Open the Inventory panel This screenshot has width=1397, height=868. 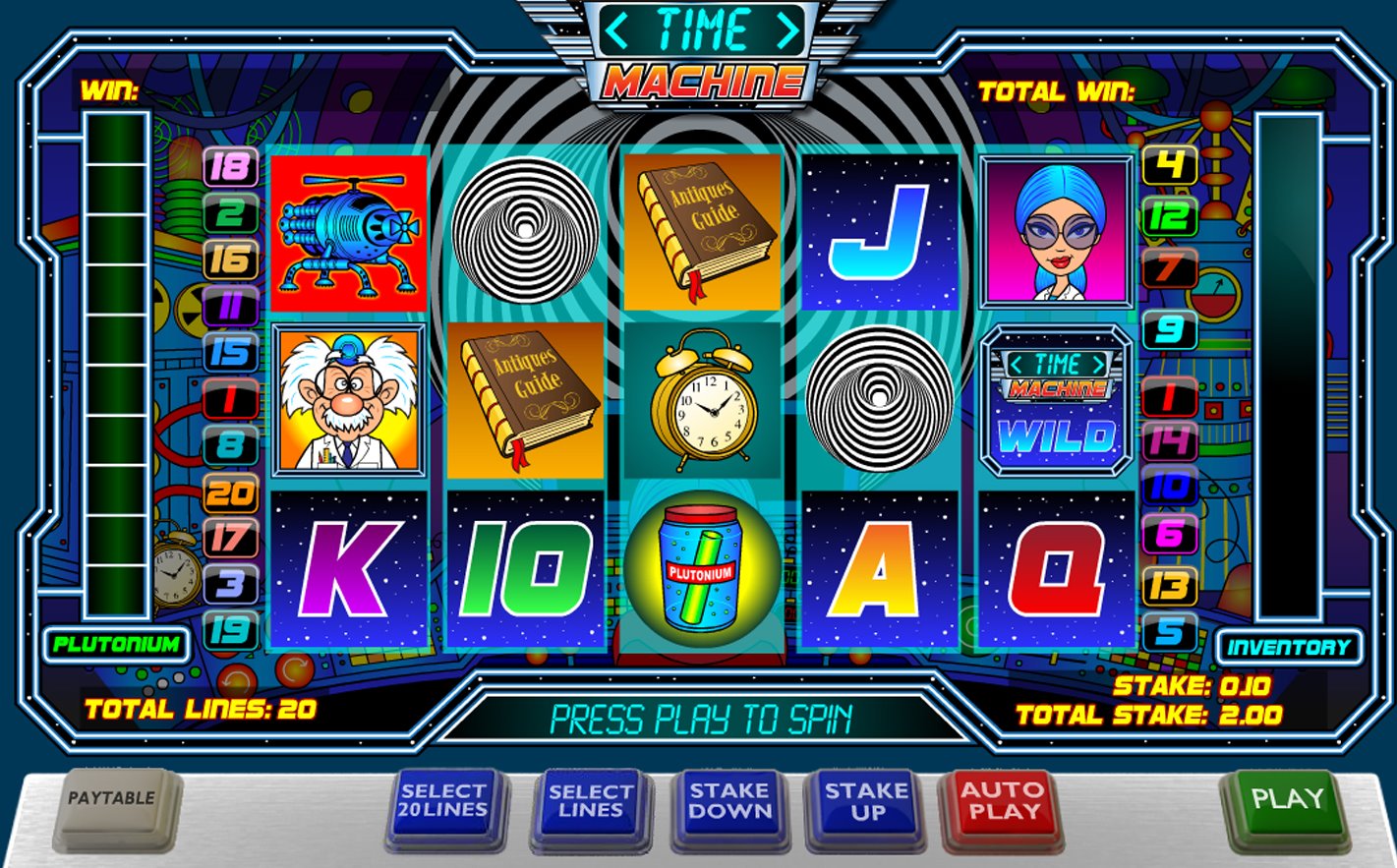coord(1289,647)
